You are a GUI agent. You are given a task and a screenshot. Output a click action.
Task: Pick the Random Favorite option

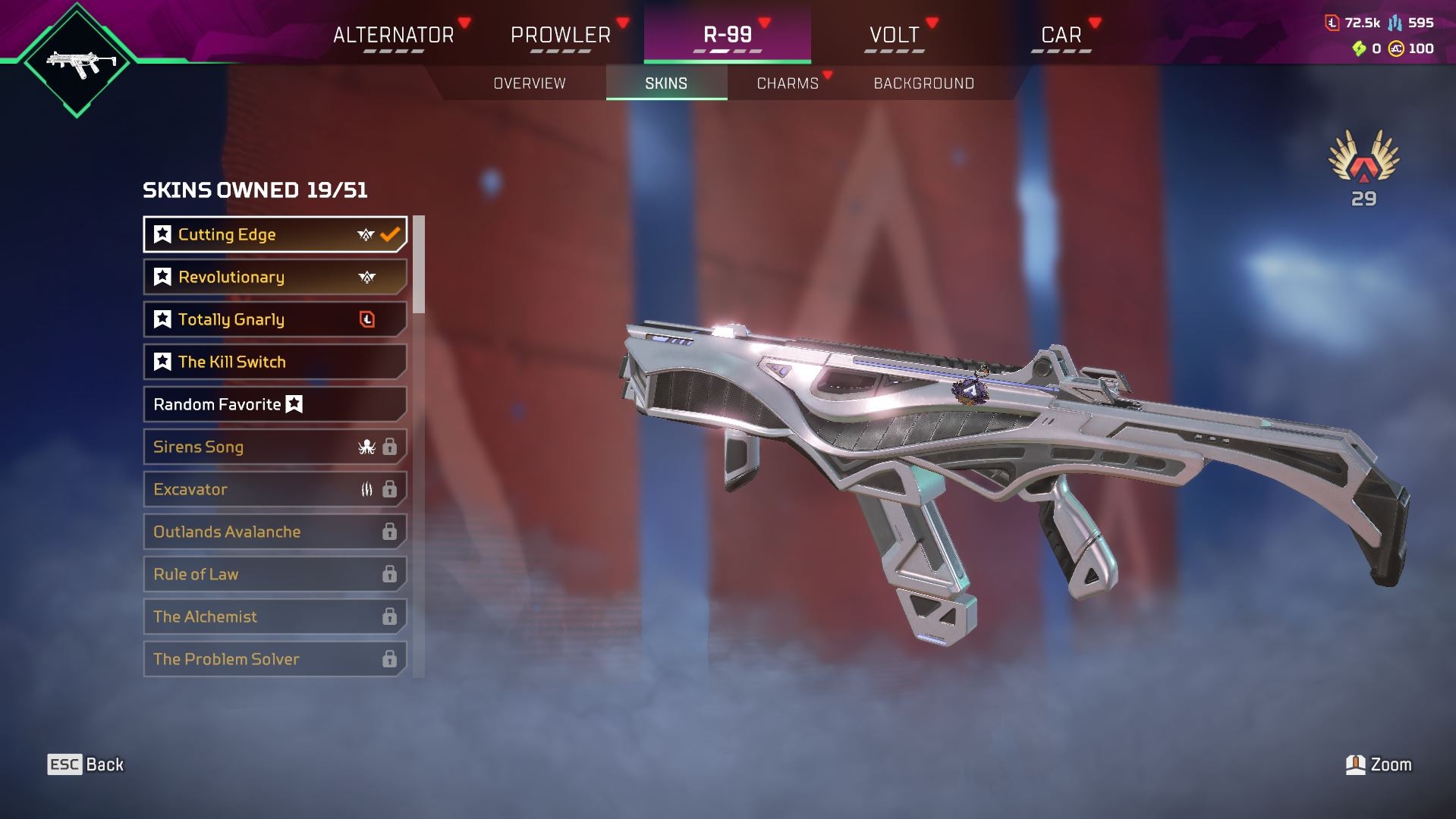(275, 404)
